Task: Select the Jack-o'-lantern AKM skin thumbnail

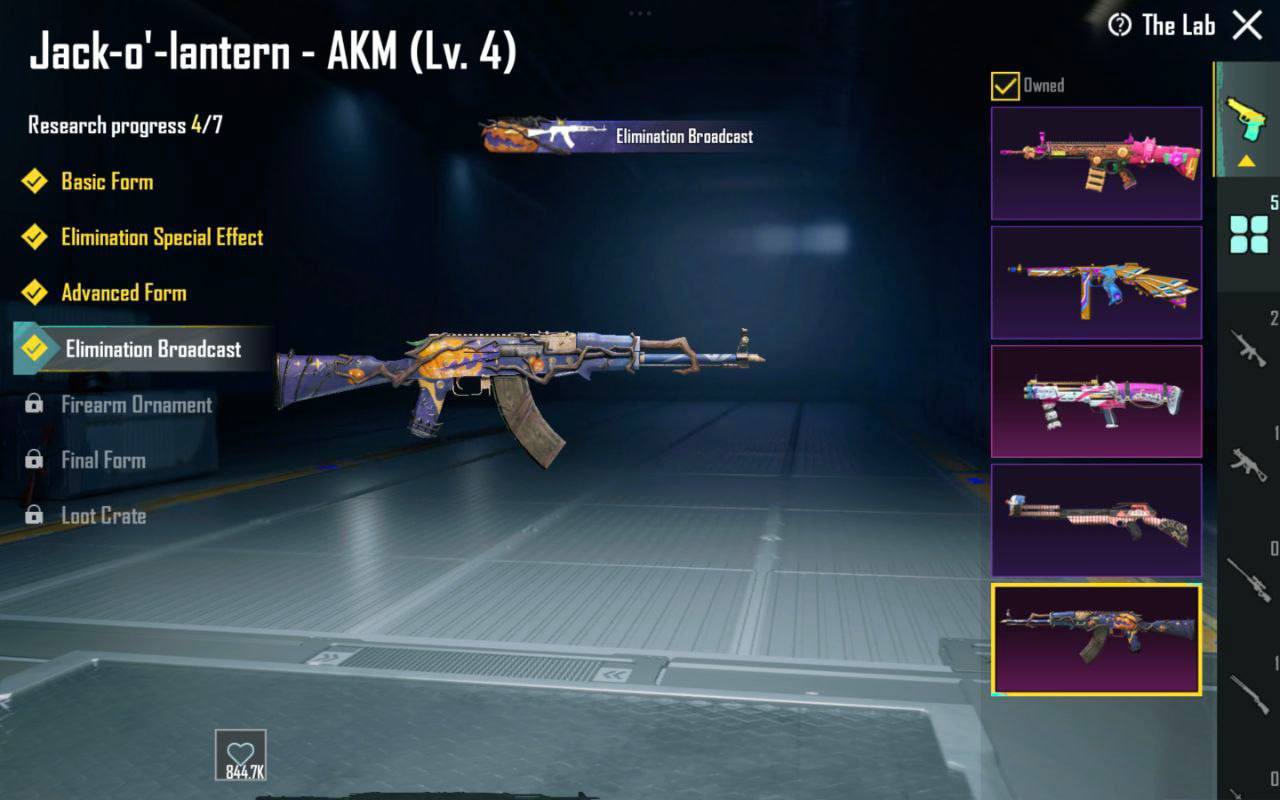Action: (1096, 639)
